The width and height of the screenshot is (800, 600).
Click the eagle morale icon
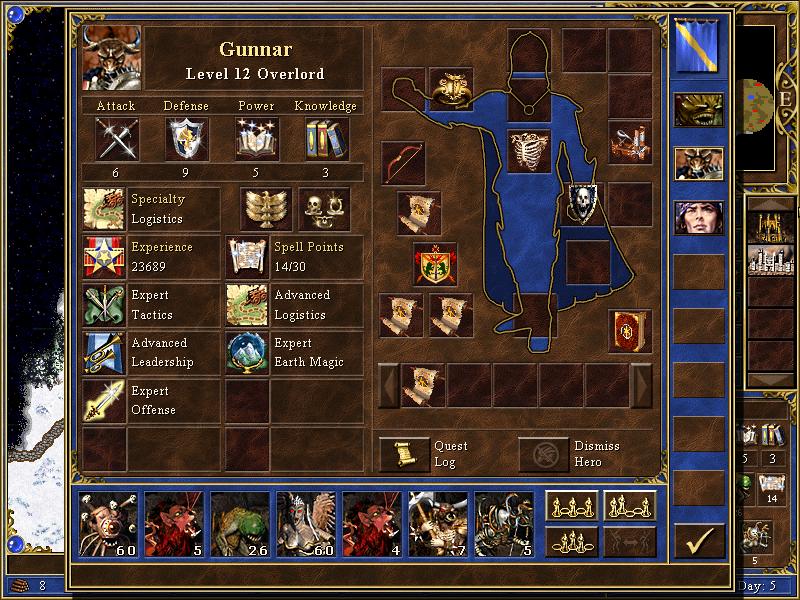click(x=265, y=209)
